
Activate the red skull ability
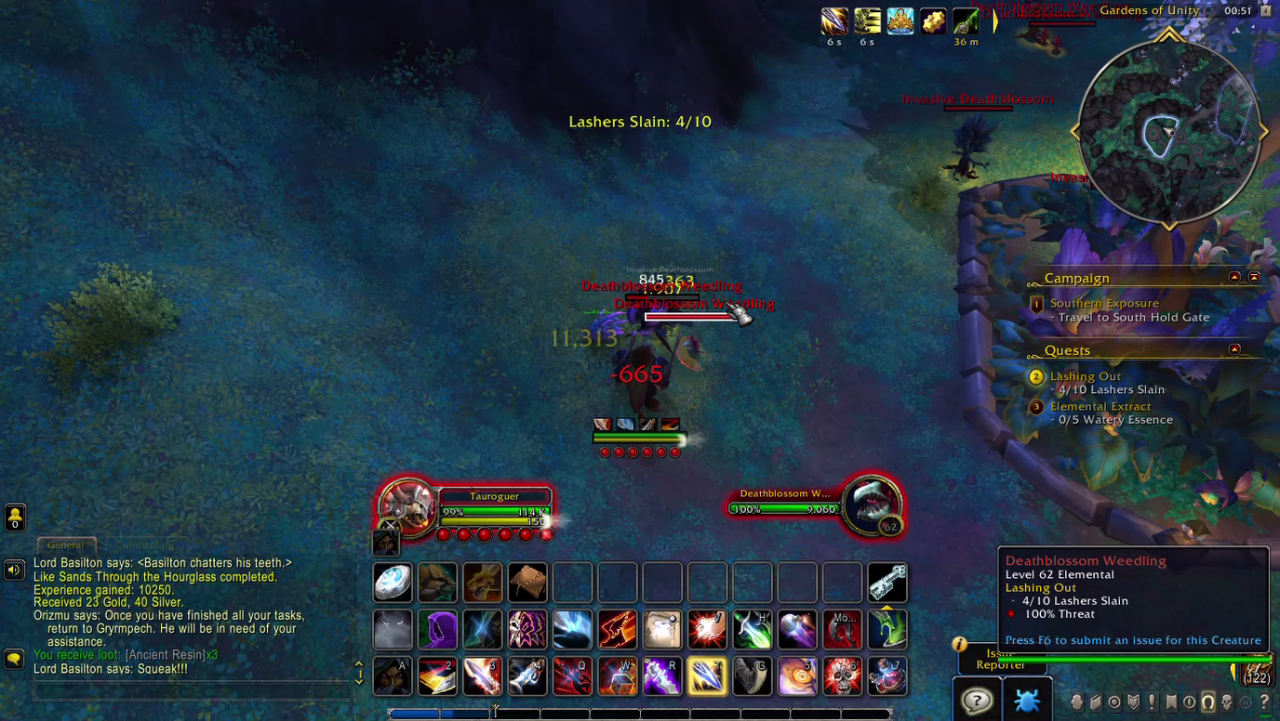click(x=842, y=677)
